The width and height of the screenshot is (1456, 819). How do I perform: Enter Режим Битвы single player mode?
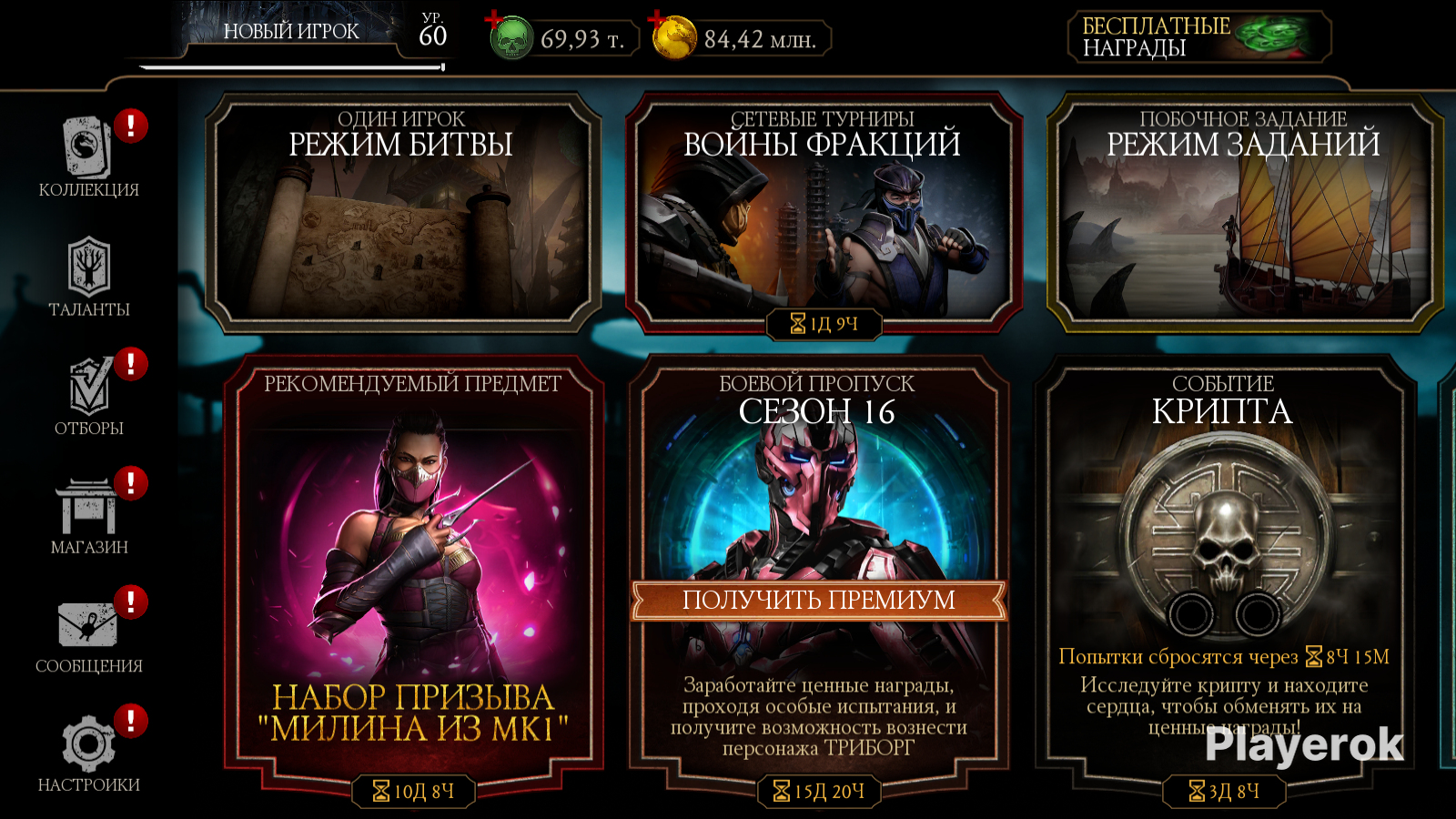(401, 214)
